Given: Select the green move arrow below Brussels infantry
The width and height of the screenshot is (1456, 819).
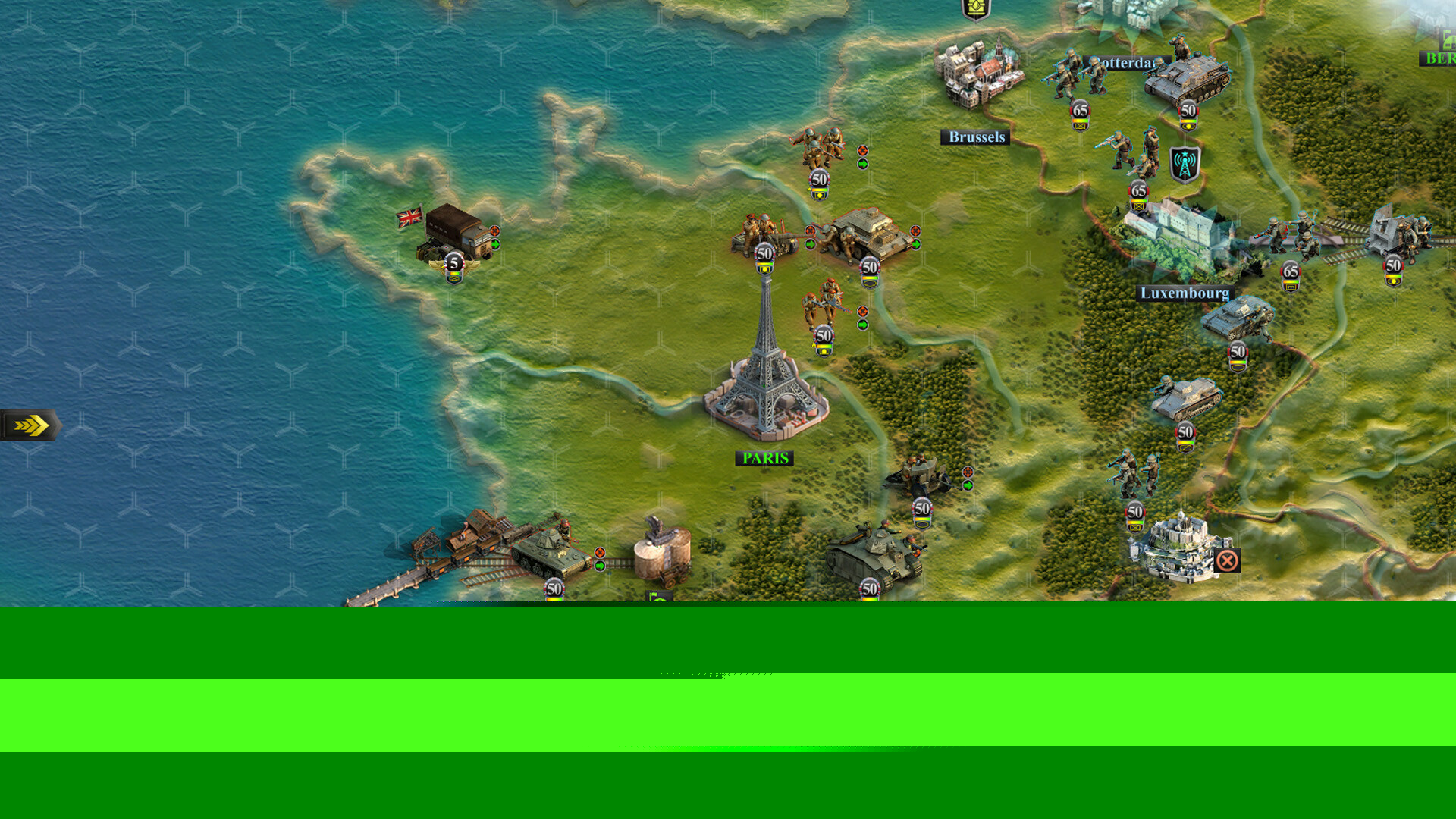Looking at the screenshot, I should pyautogui.click(x=863, y=162).
